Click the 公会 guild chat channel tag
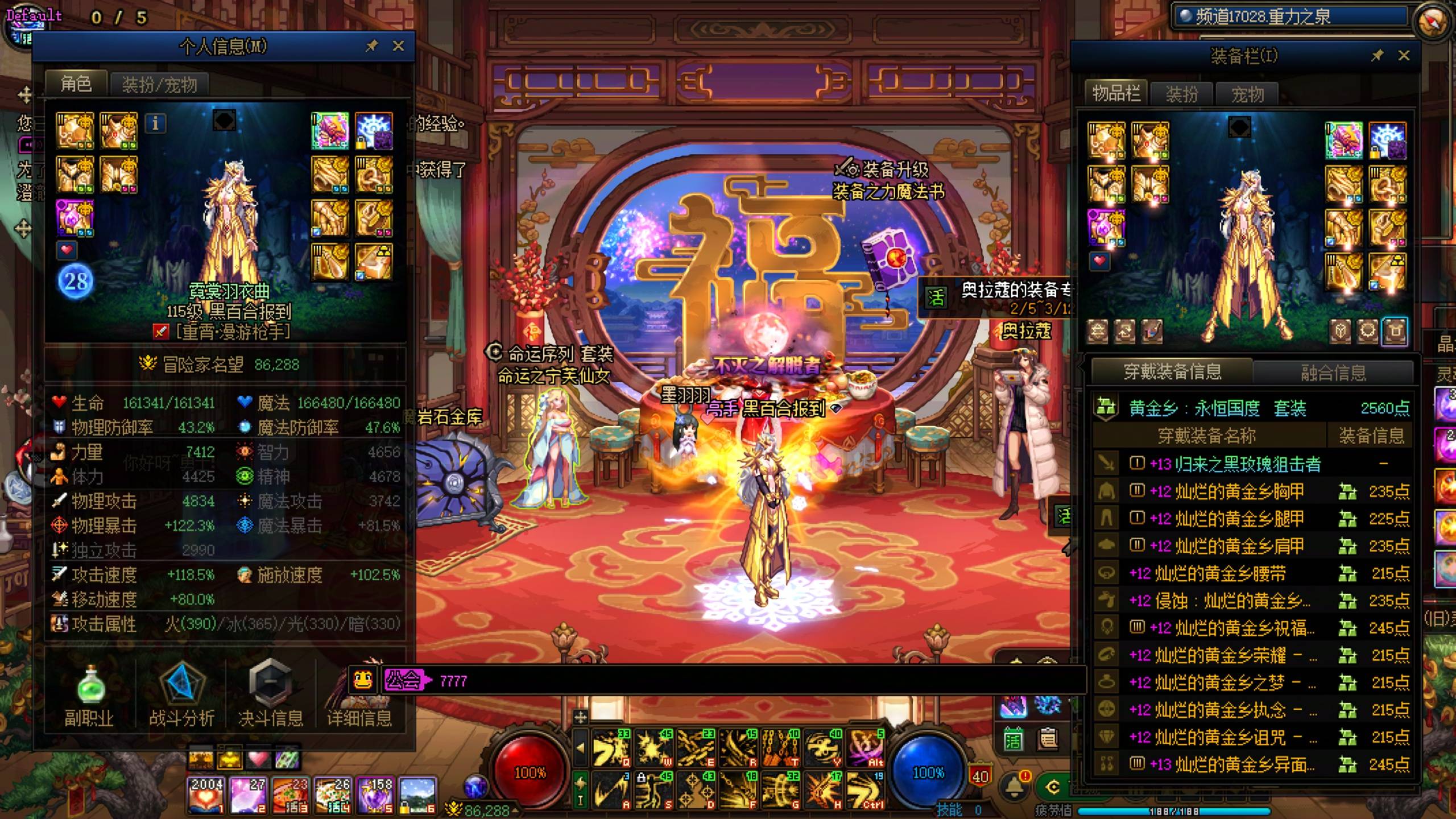This screenshot has height=819, width=1456. (404, 680)
